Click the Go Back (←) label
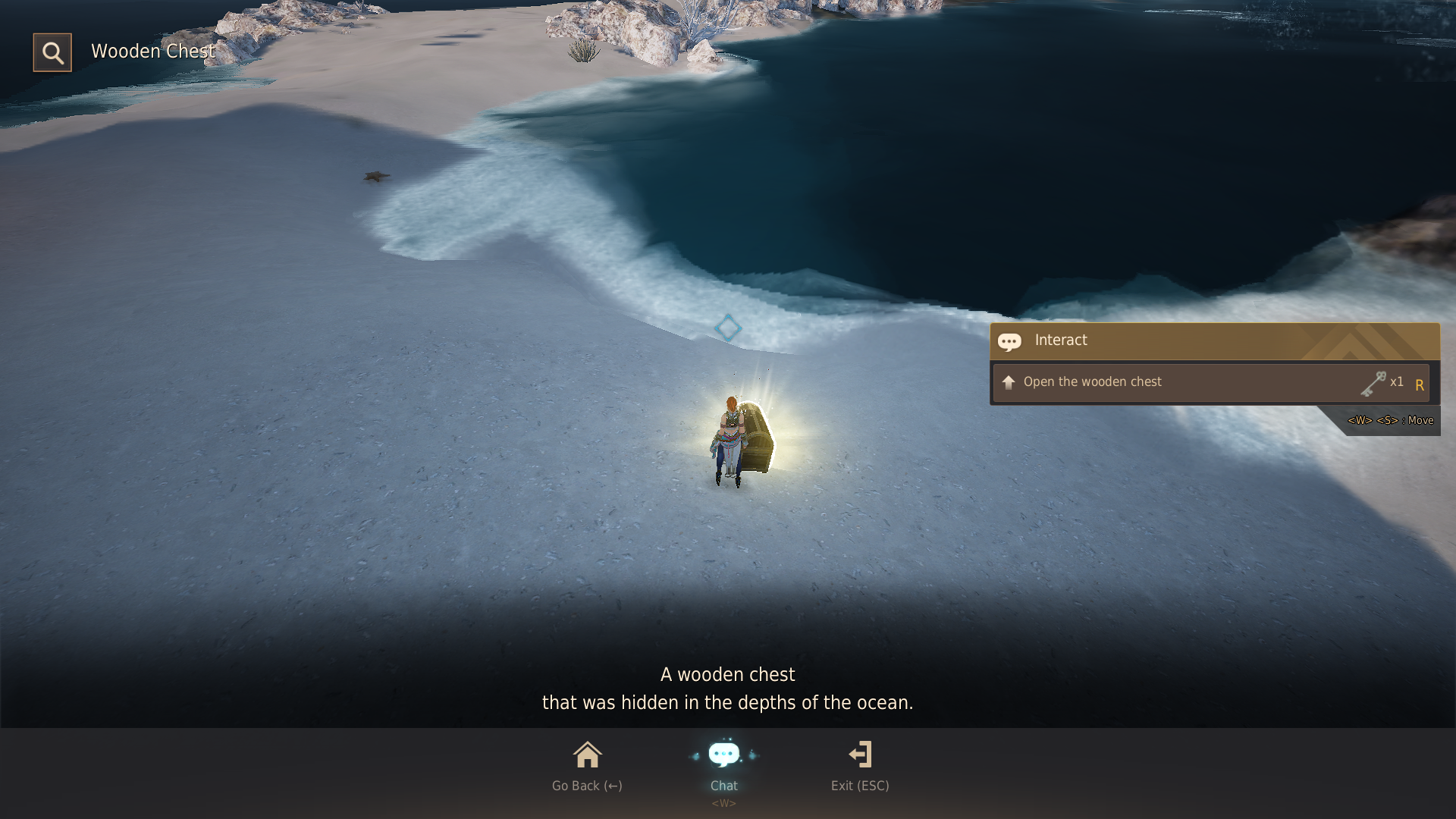The width and height of the screenshot is (1456, 819). pos(587,786)
